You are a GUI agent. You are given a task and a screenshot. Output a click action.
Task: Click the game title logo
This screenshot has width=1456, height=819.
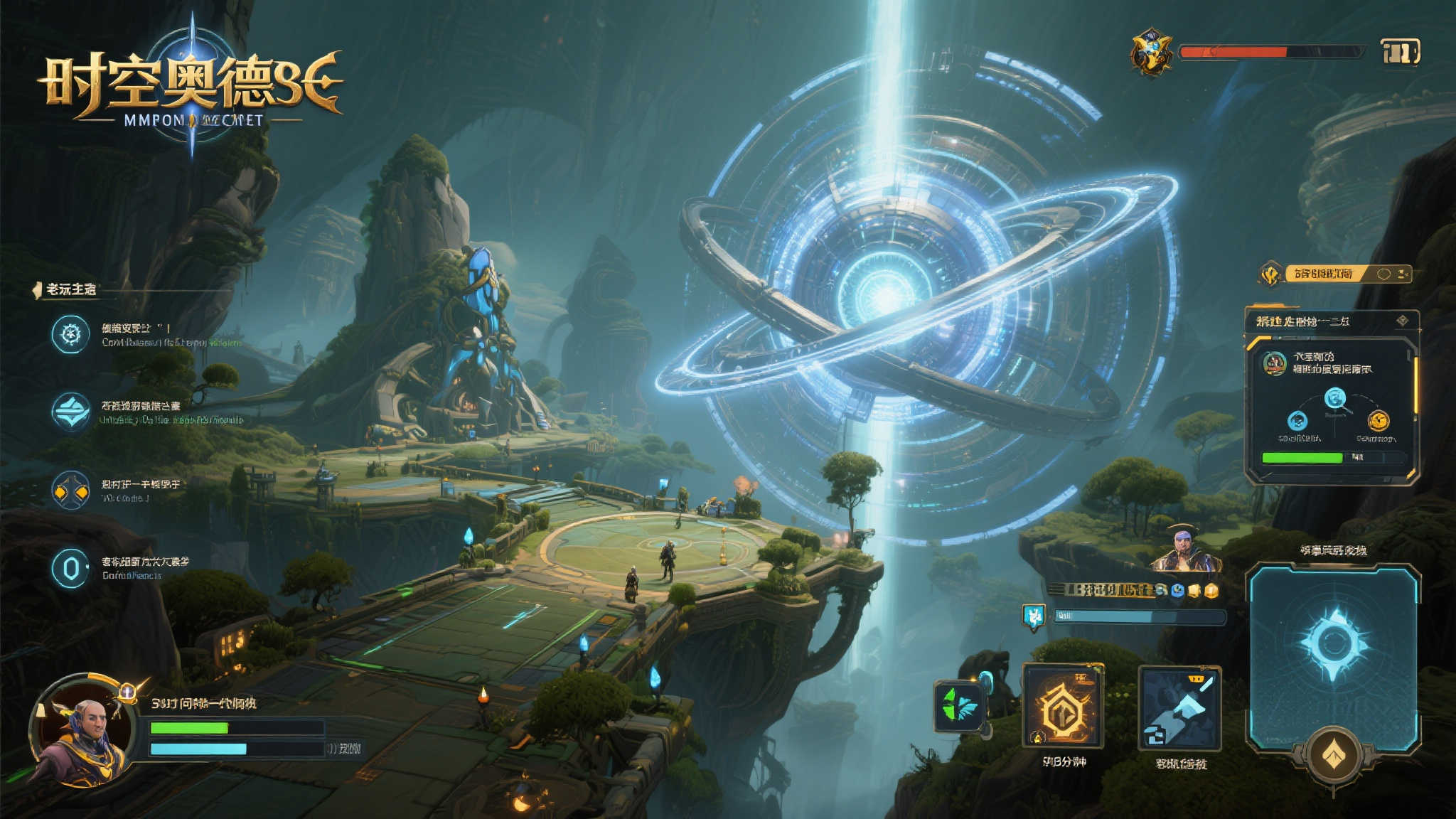tap(191, 89)
